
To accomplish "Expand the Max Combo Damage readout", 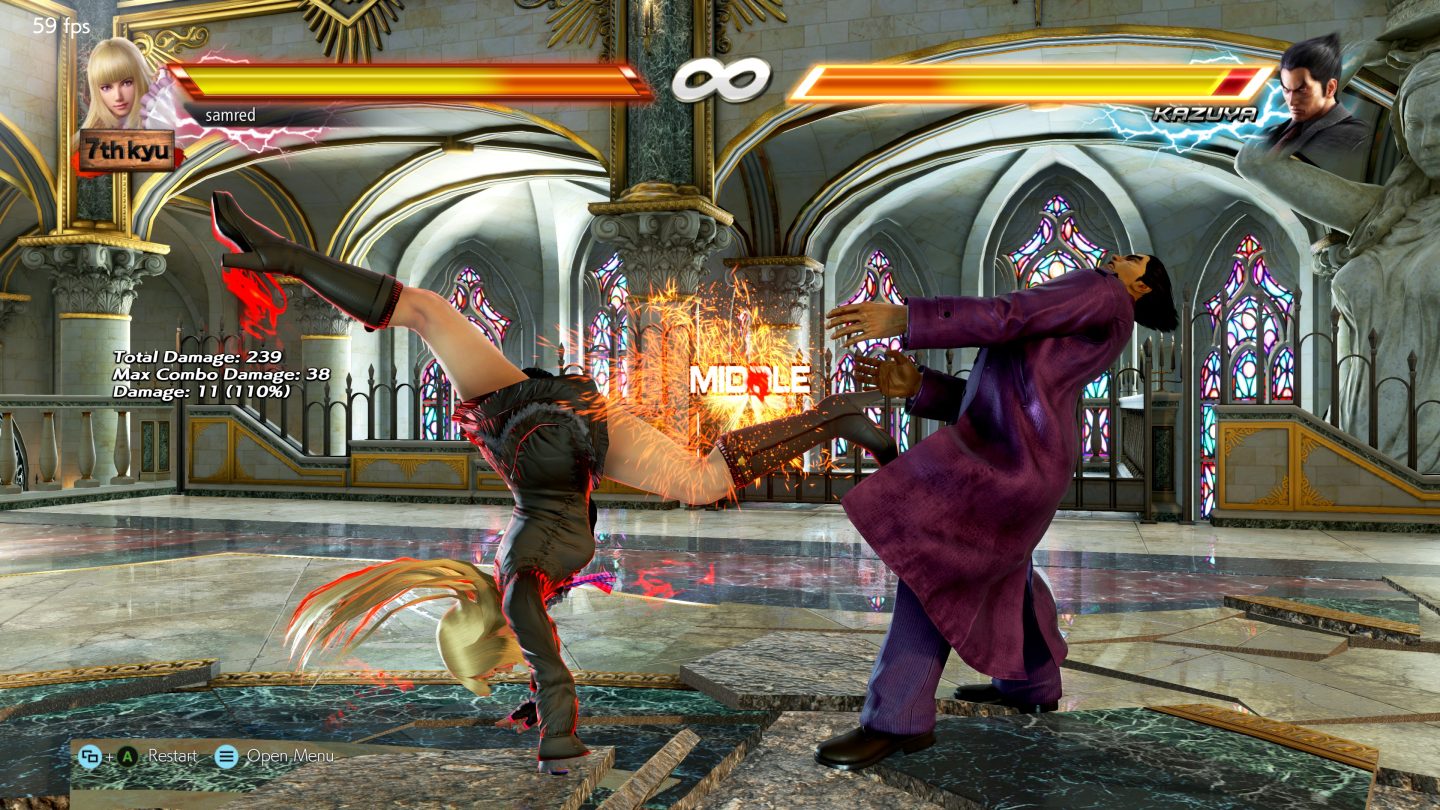I will click(x=218, y=375).
